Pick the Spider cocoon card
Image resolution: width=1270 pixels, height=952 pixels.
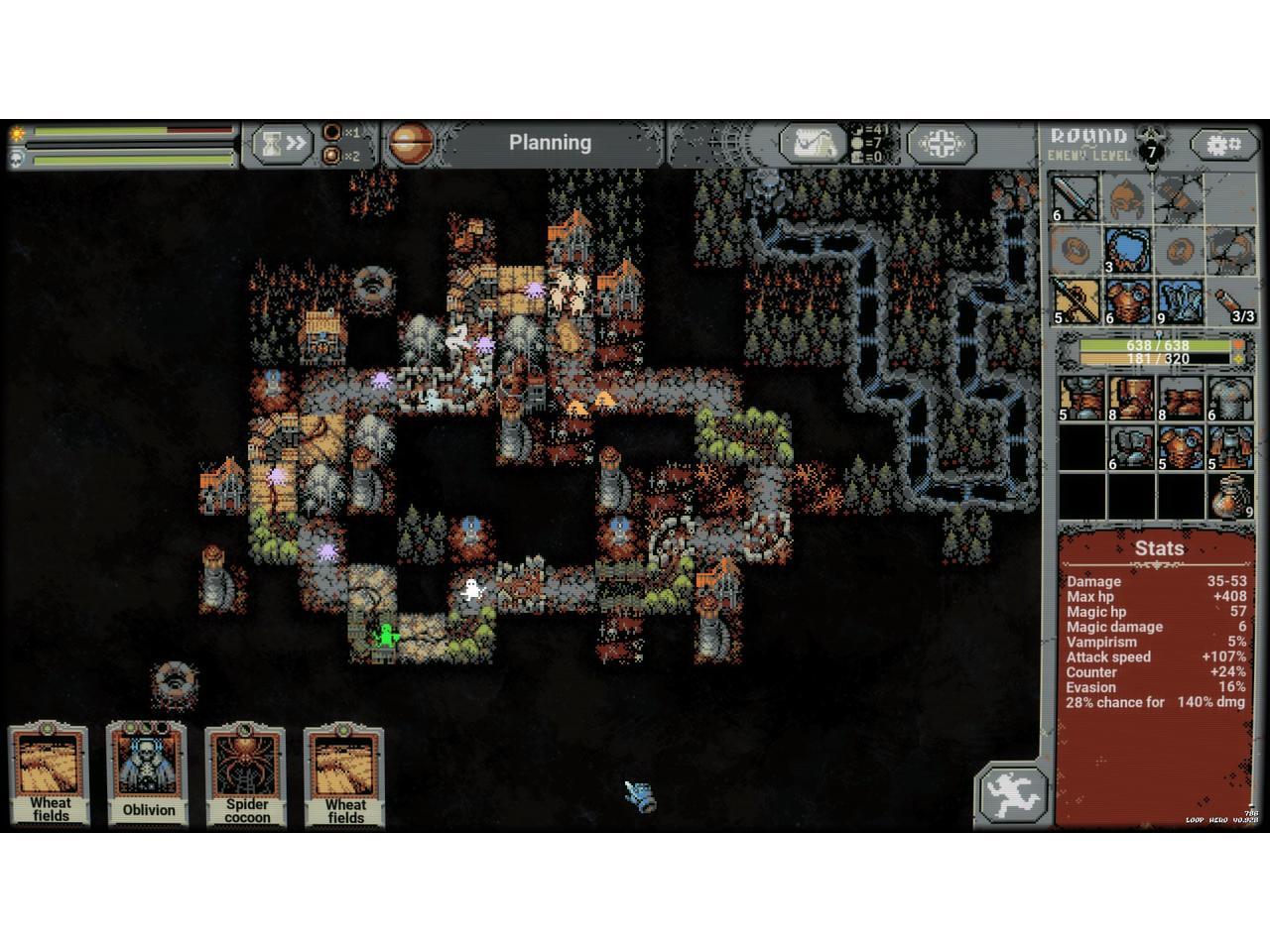coord(246,775)
